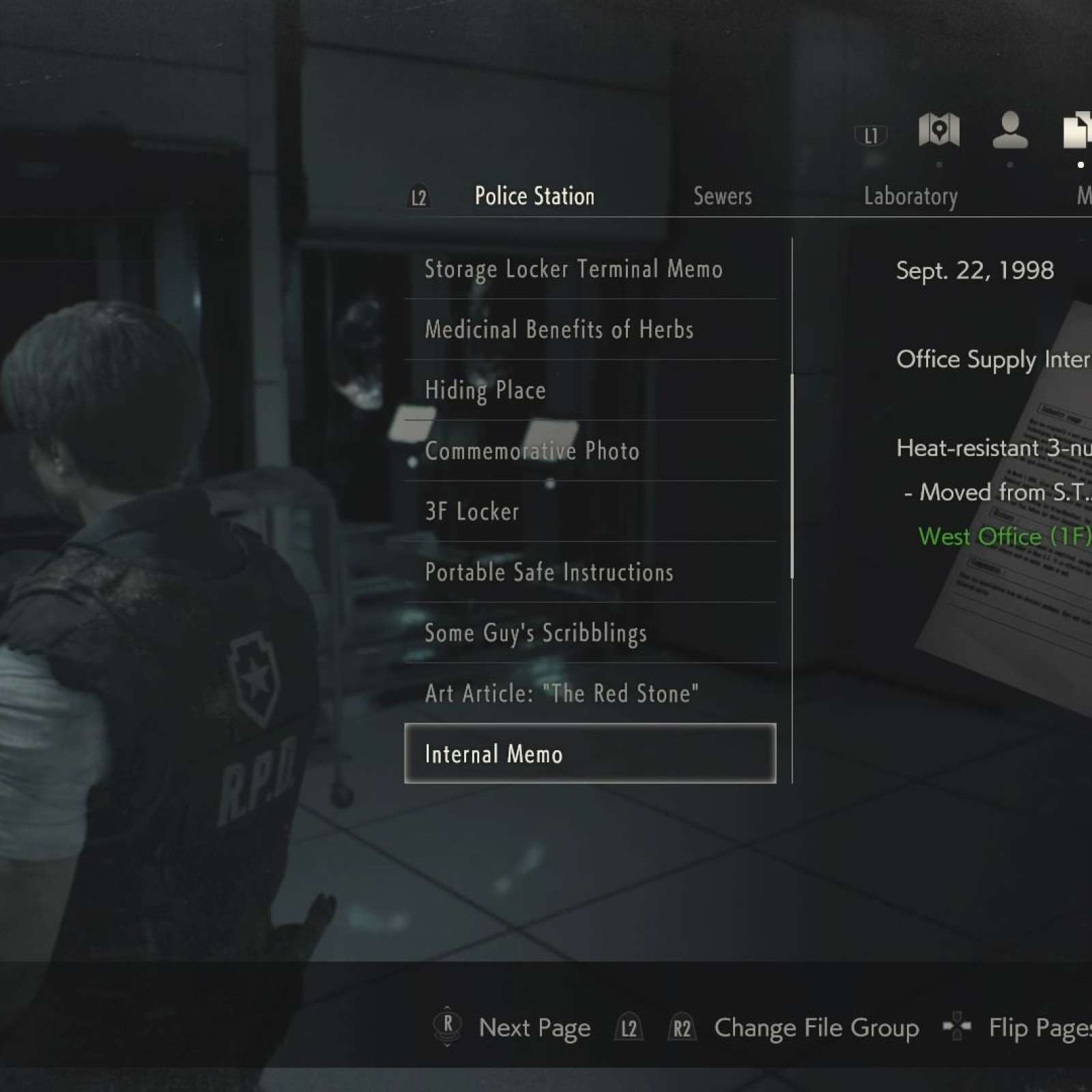
Task: Open the Files document icon
Action: [1078, 131]
